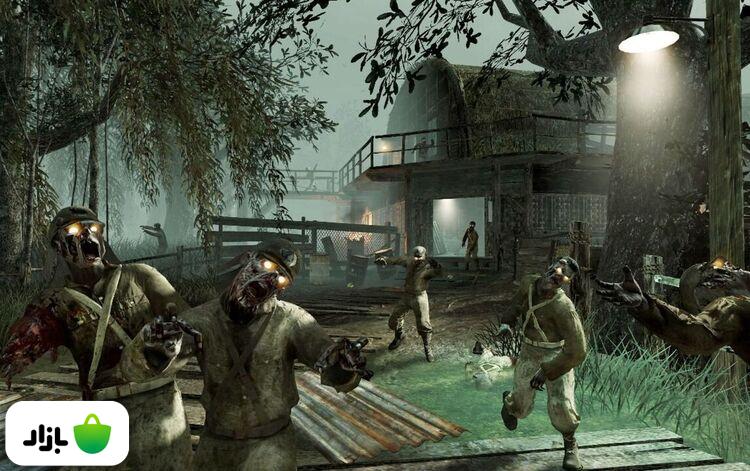Click the Bazaar store logo badge

pos(67,433)
